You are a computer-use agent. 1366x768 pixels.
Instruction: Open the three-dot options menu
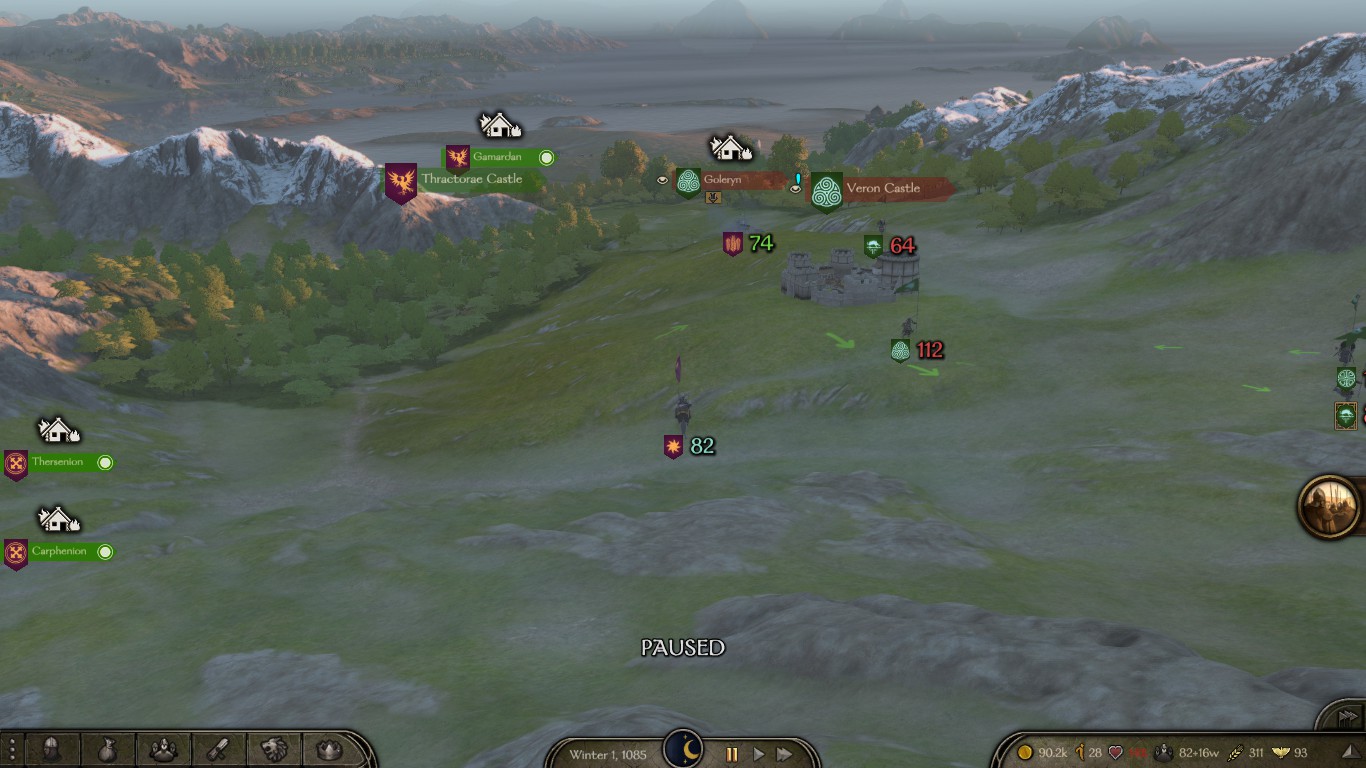pos(11,749)
